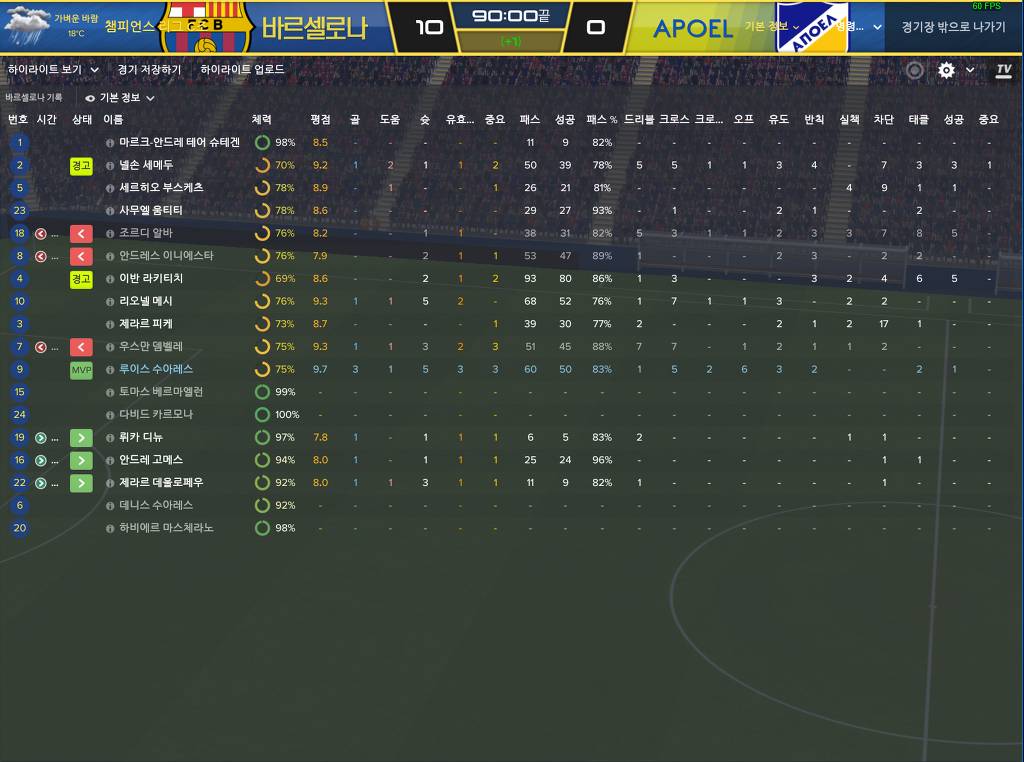Leave the stadium with 경기장 밖으로 나가기

953,27
